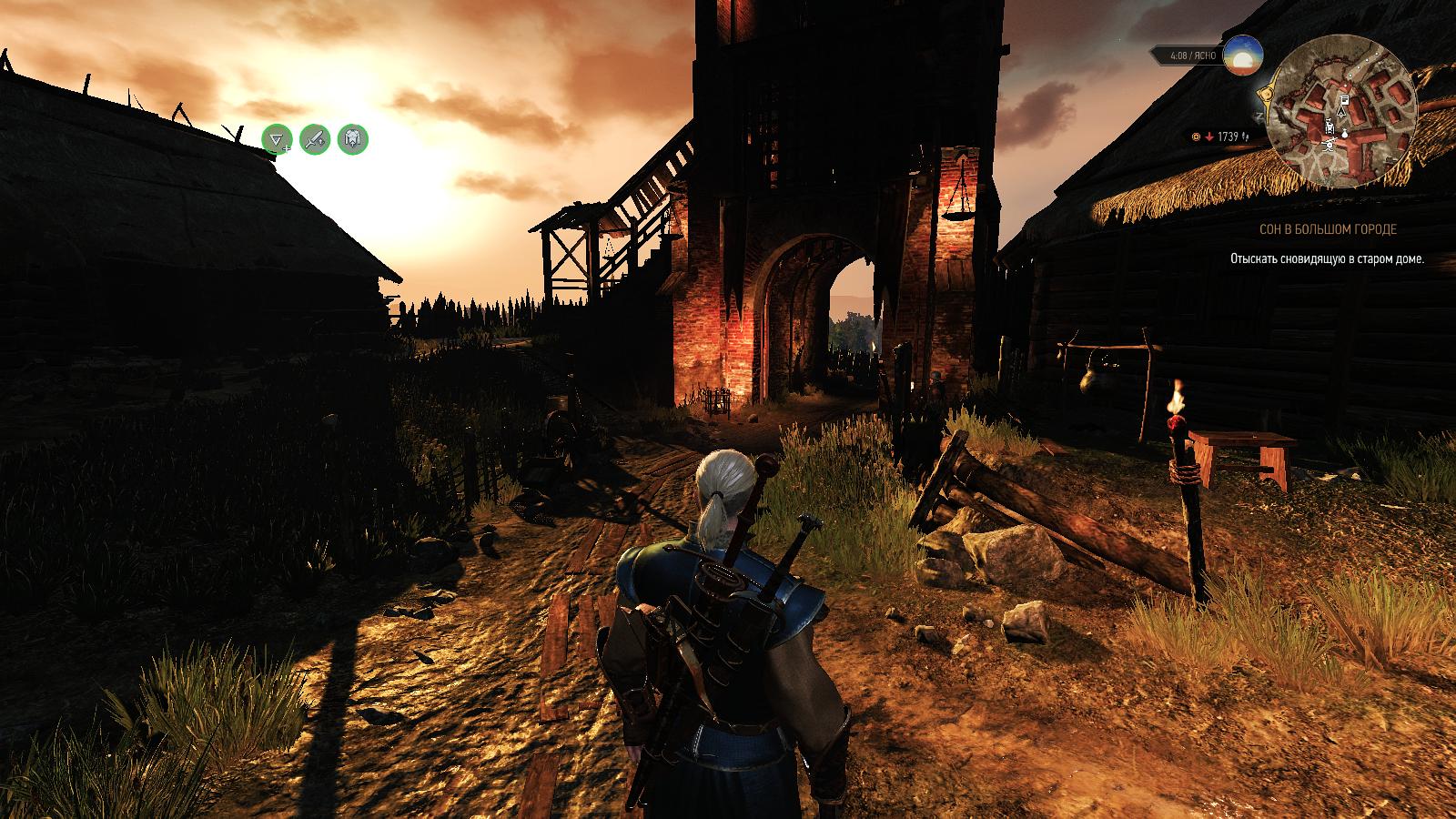Click the coin icon next to the currency counter
The height and width of the screenshot is (819, 1456).
pos(1196,136)
